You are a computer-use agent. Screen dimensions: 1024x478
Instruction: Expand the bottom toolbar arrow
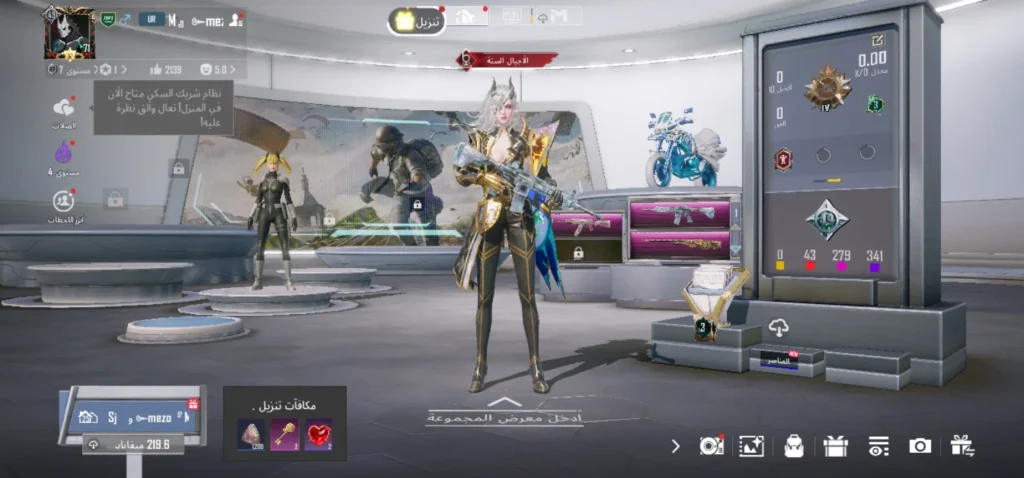(x=676, y=446)
